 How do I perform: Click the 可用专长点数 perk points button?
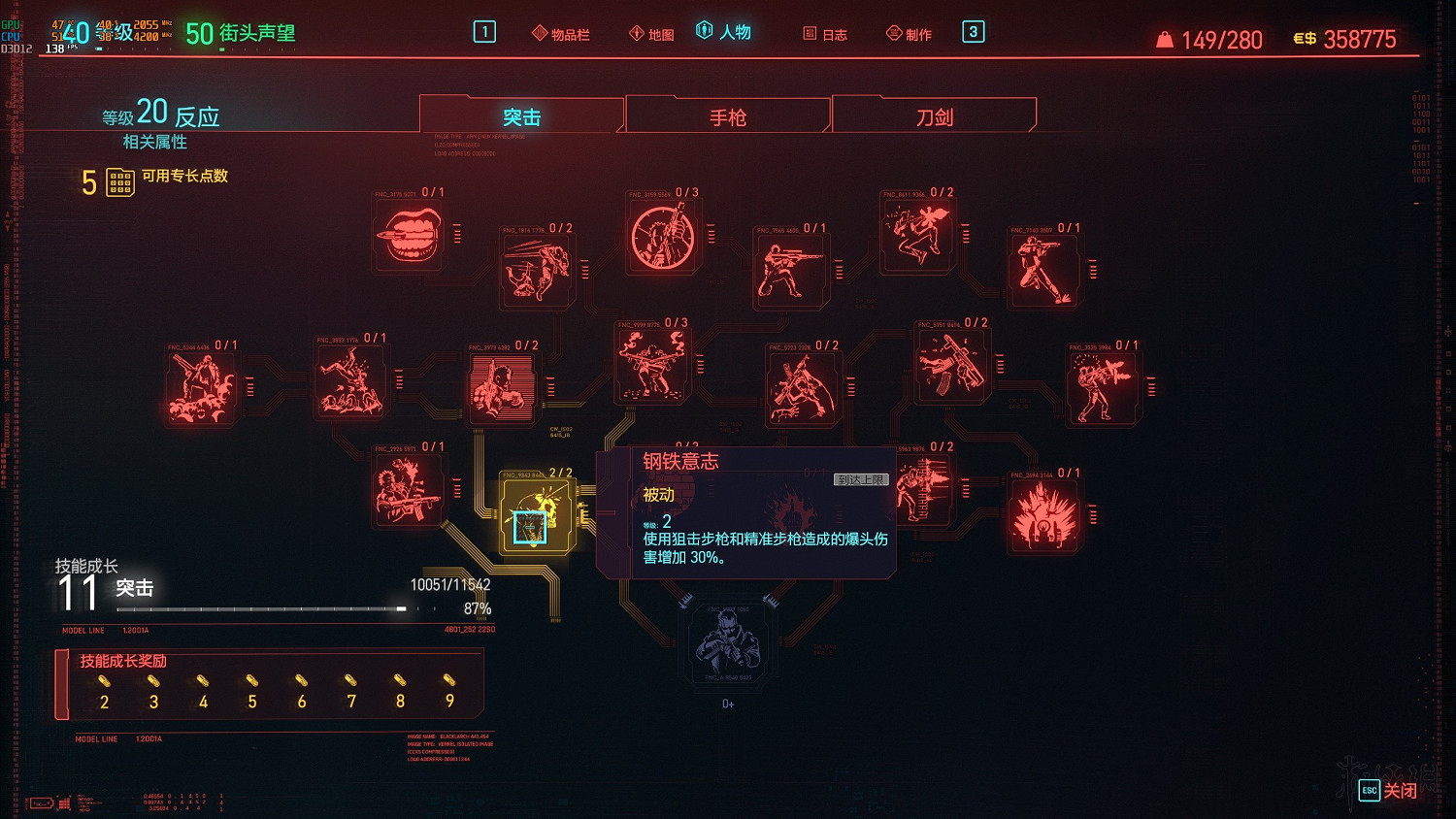click(119, 182)
